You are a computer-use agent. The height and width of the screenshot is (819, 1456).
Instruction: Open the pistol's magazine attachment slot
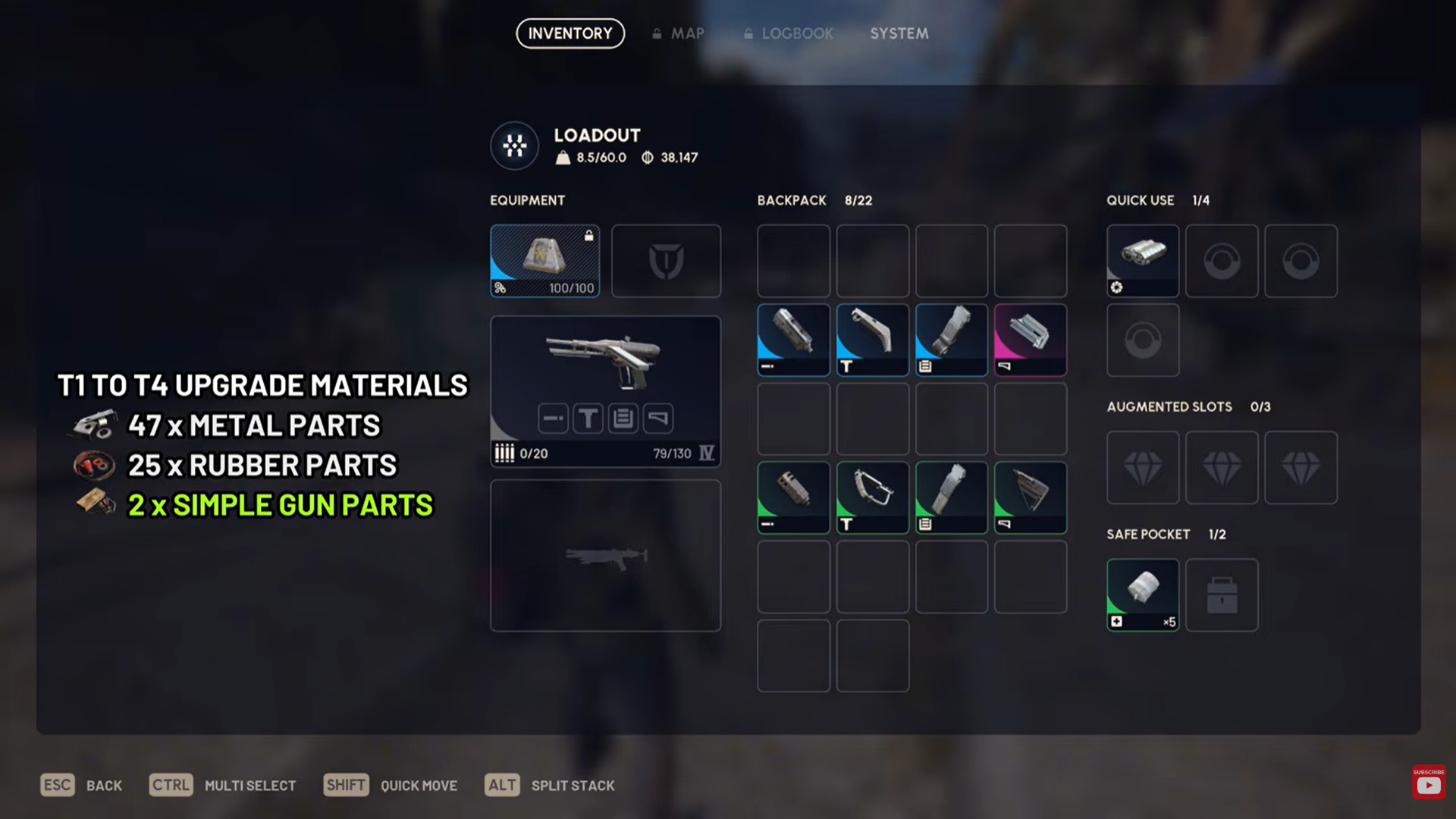coord(623,418)
